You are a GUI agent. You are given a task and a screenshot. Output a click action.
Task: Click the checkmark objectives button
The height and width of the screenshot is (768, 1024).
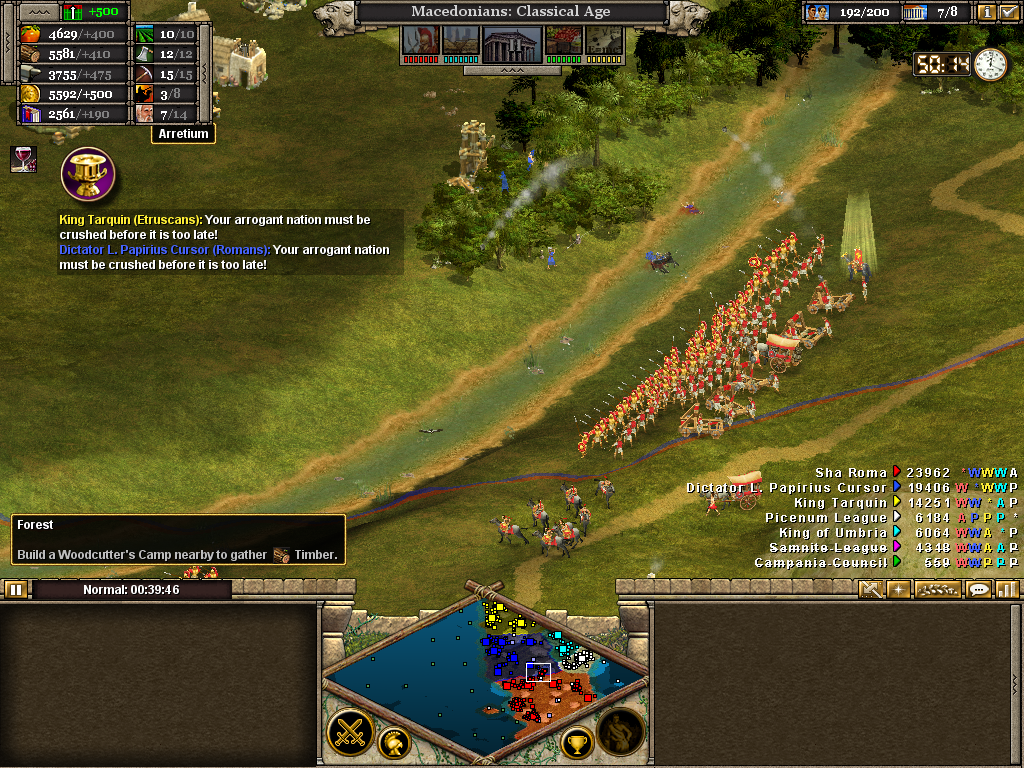[x=1009, y=12]
